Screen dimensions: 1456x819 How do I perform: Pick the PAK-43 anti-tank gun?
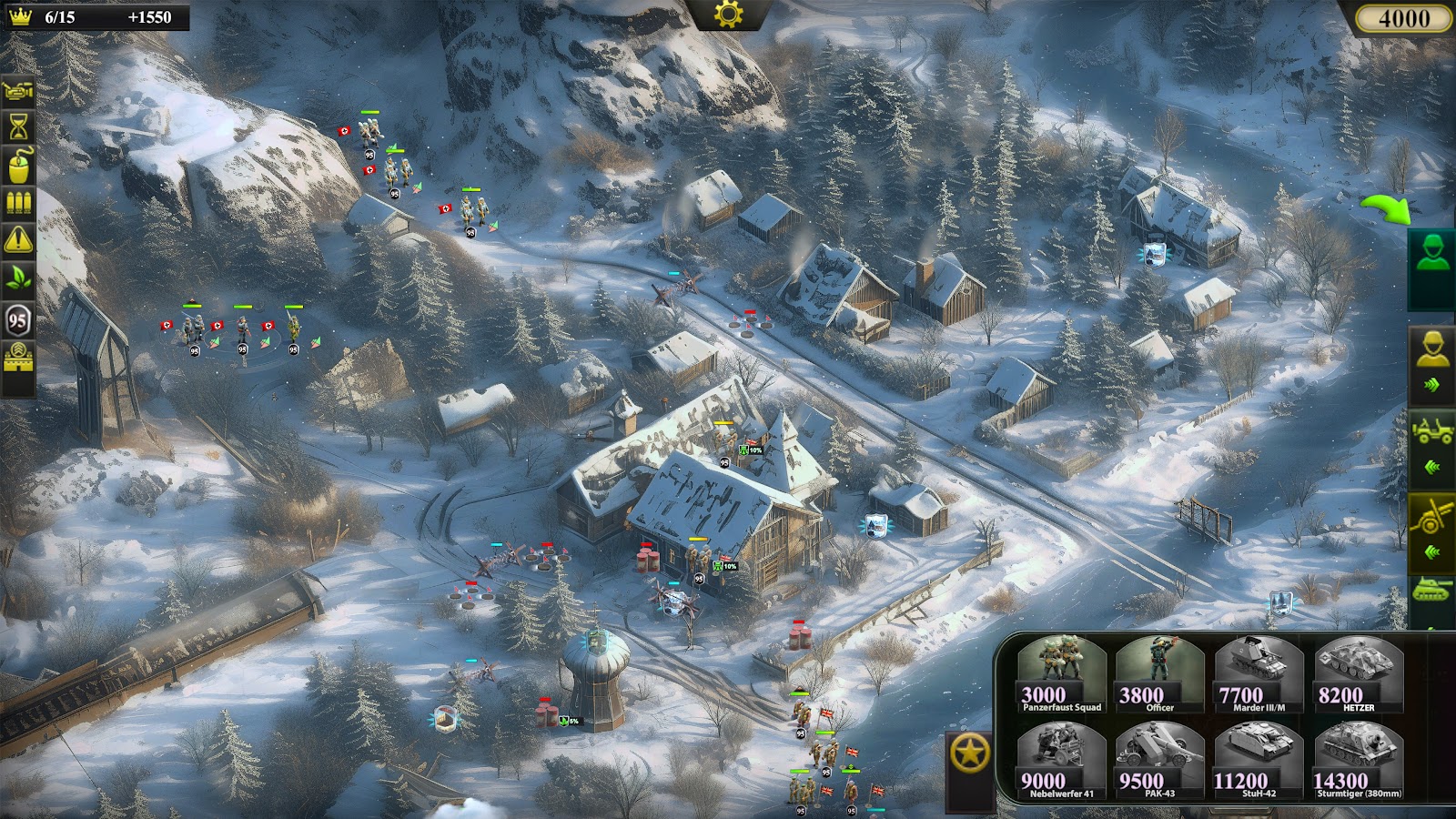coord(1159,762)
